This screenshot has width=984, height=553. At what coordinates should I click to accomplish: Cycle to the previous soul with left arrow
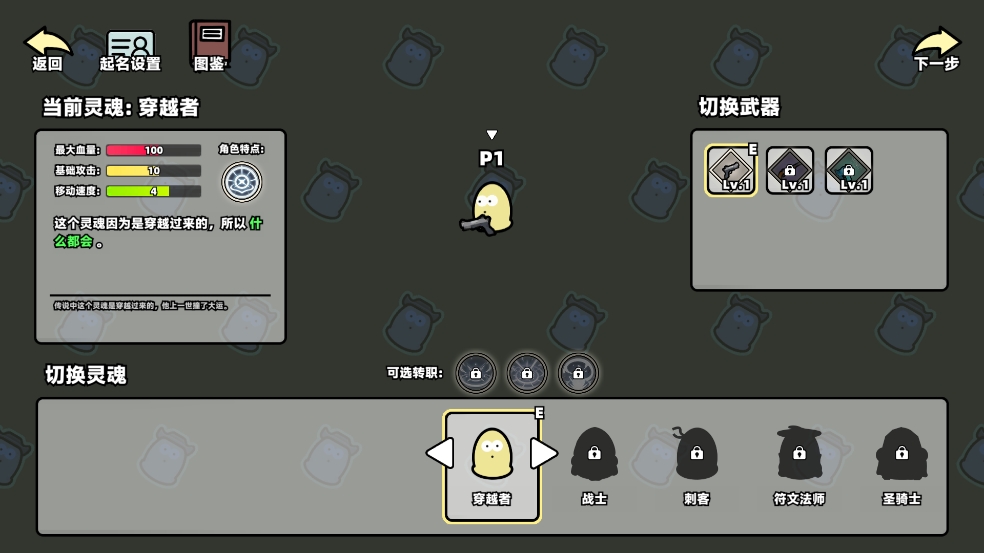point(439,453)
